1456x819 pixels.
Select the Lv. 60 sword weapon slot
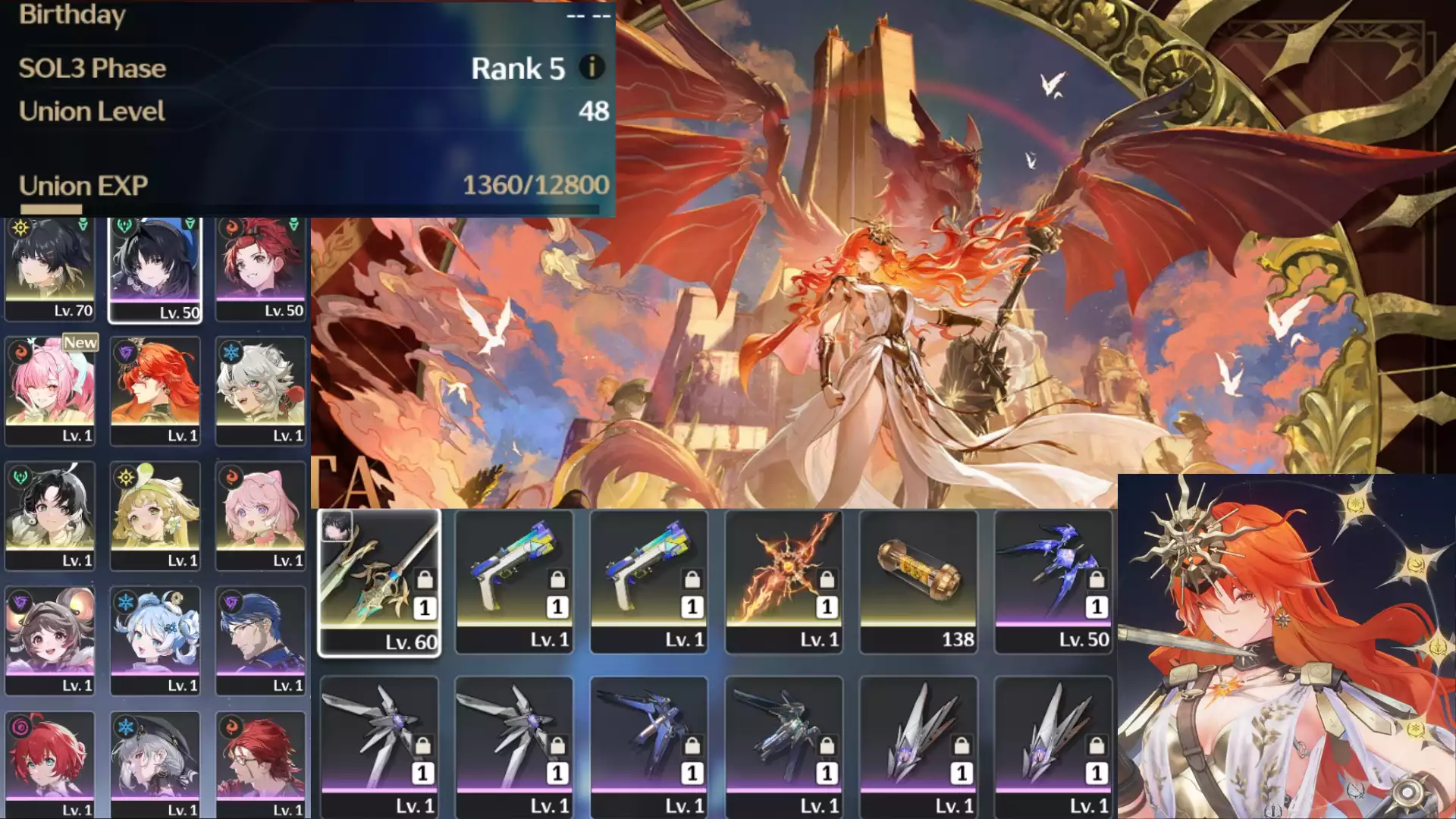[x=379, y=582]
